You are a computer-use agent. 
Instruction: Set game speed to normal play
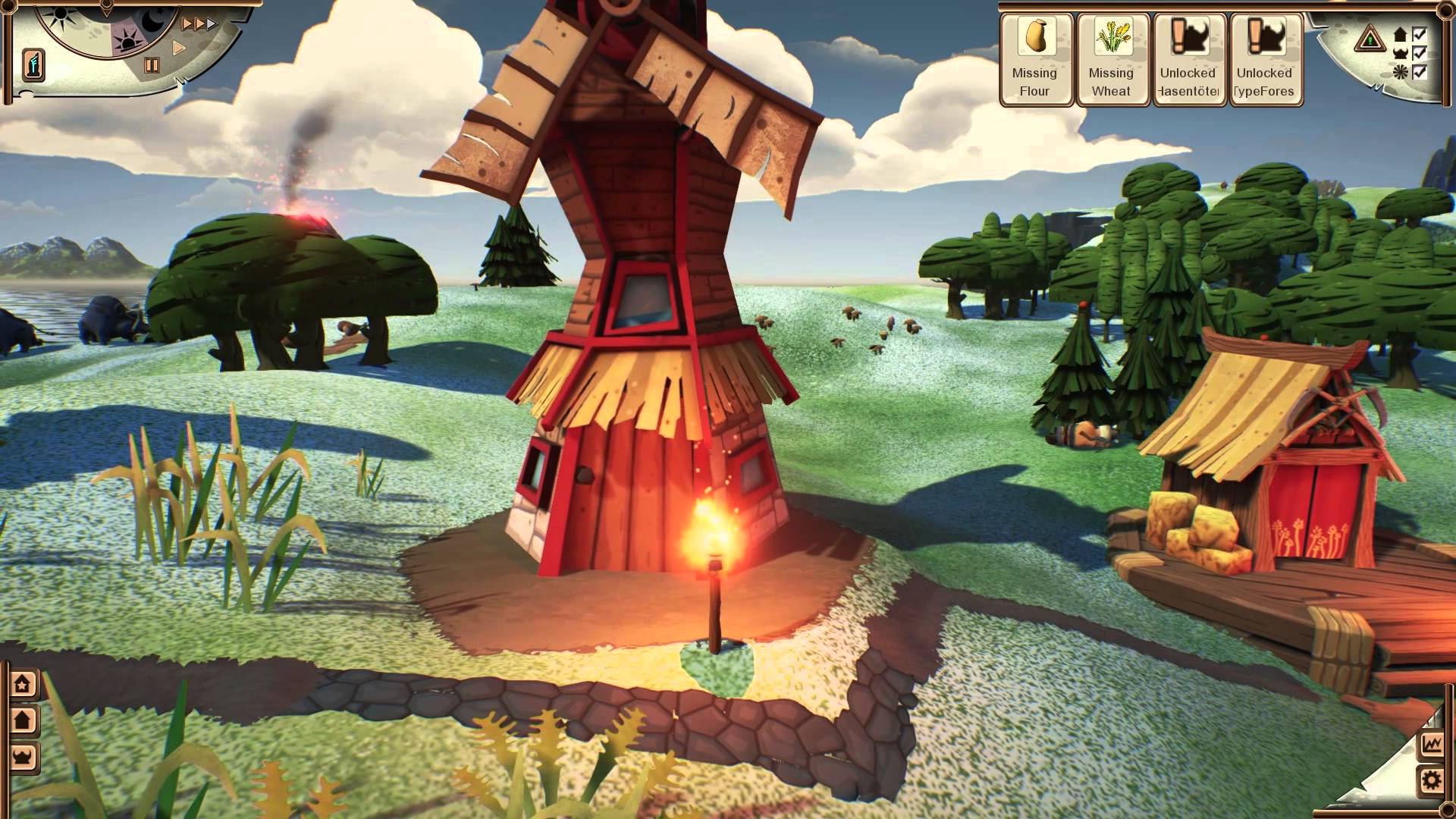click(x=180, y=48)
